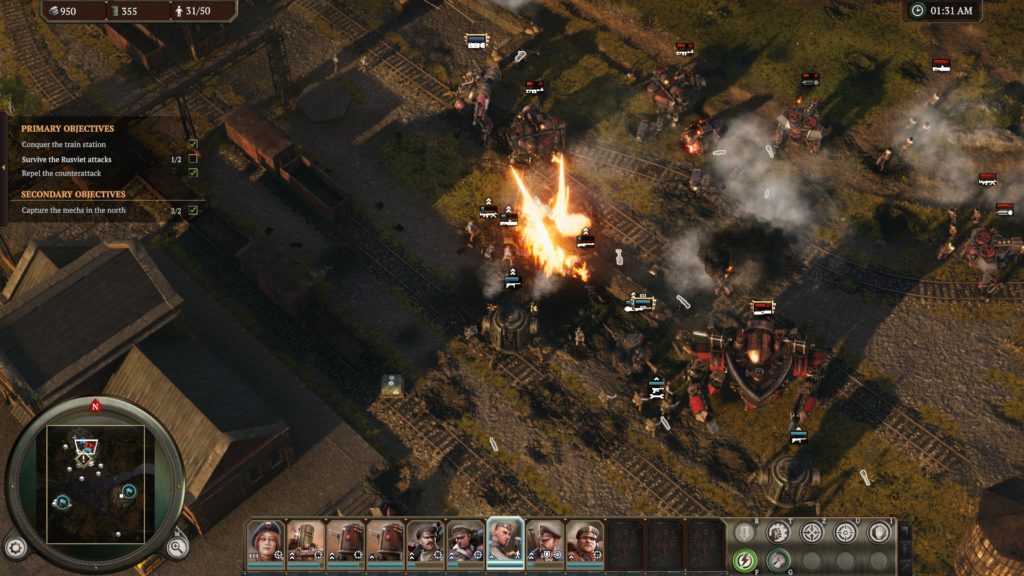Viewport: 1024px width, 576px height.
Task: Activate the raised hand stop command
Action: 879,532
